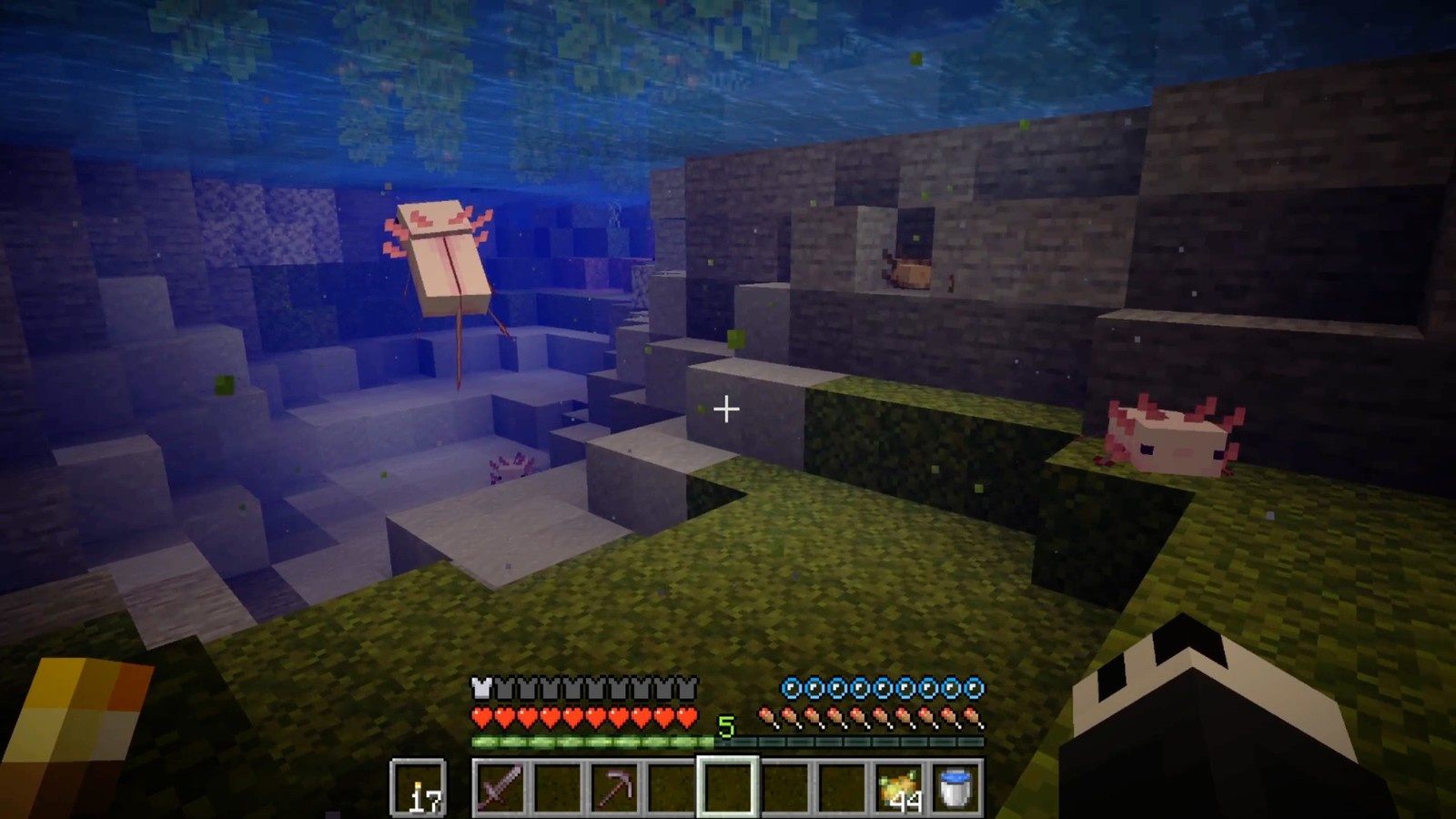Click the rightmost air bubble indicator
The image size is (1456, 819).
pyautogui.click(x=973, y=688)
